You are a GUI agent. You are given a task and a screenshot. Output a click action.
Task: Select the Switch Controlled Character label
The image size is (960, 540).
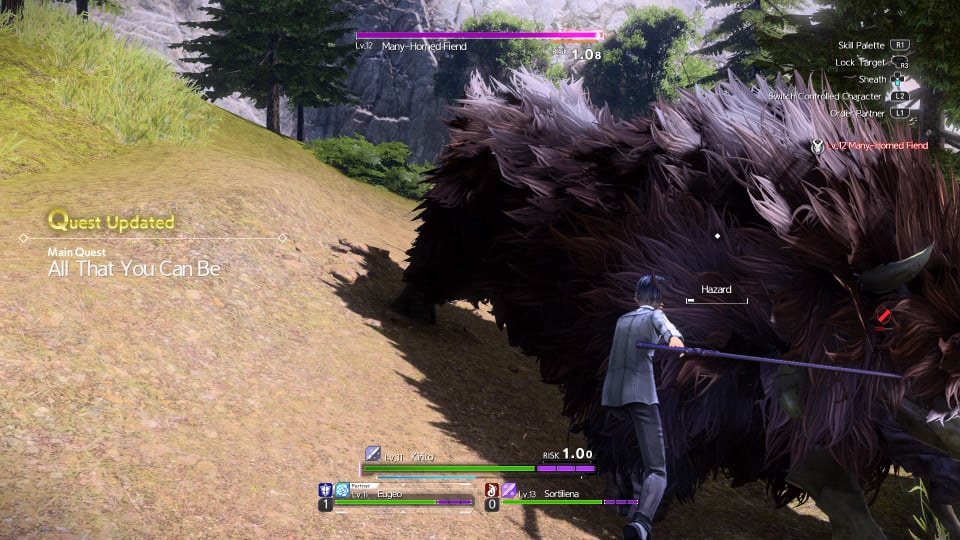pyautogui.click(x=825, y=96)
